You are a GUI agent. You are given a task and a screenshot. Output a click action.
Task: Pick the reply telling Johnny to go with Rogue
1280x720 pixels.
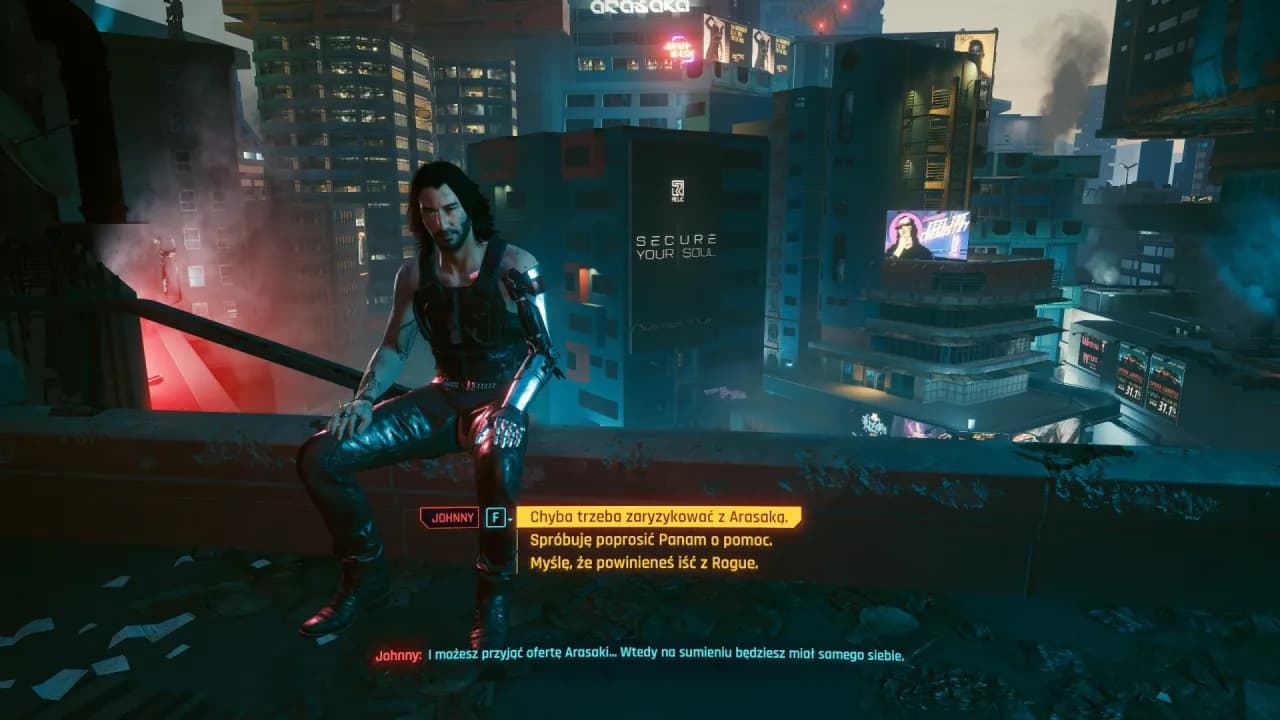pyautogui.click(x=643, y=563)
